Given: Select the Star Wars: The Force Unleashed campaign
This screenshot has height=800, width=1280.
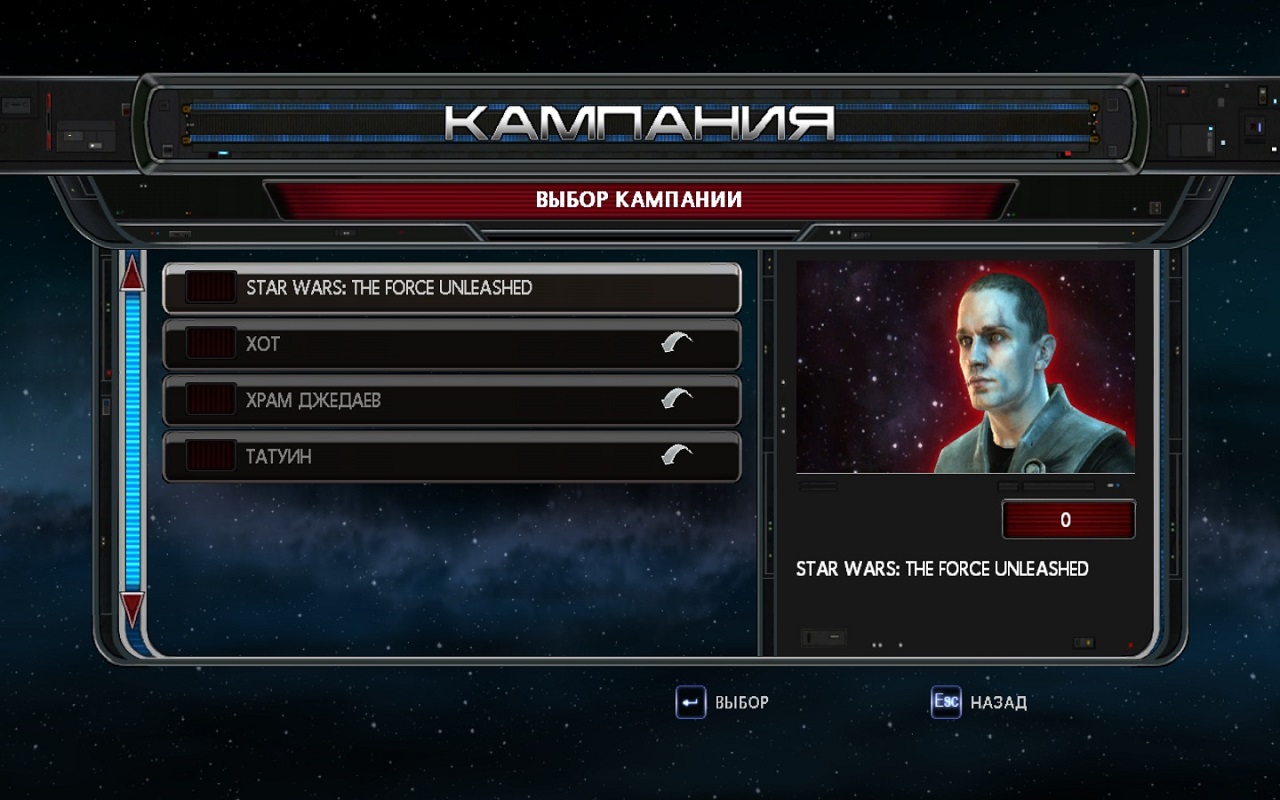Looking at the screenshot, I should (452, 288).
